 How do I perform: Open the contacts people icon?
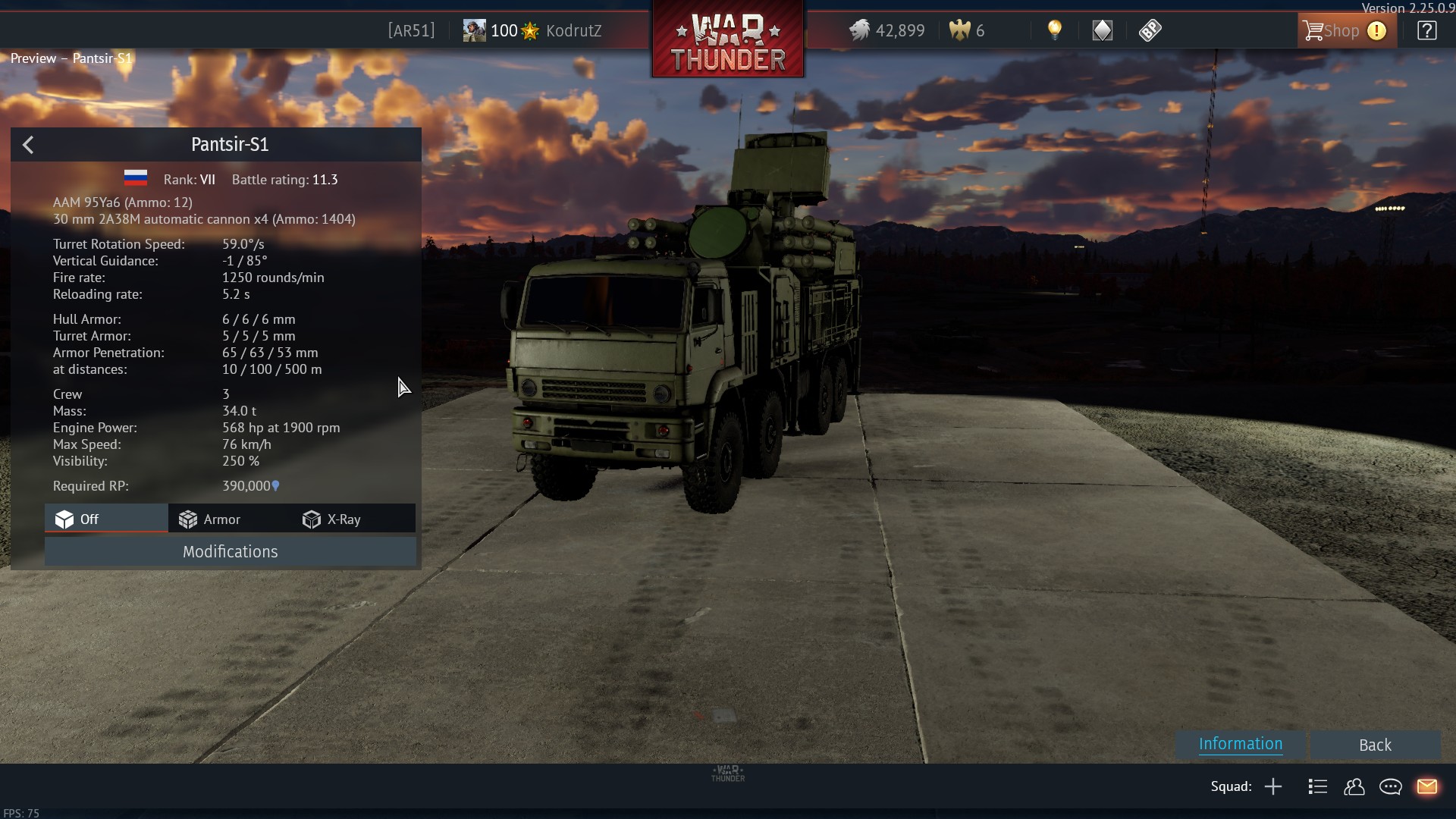coord(1354,786)
